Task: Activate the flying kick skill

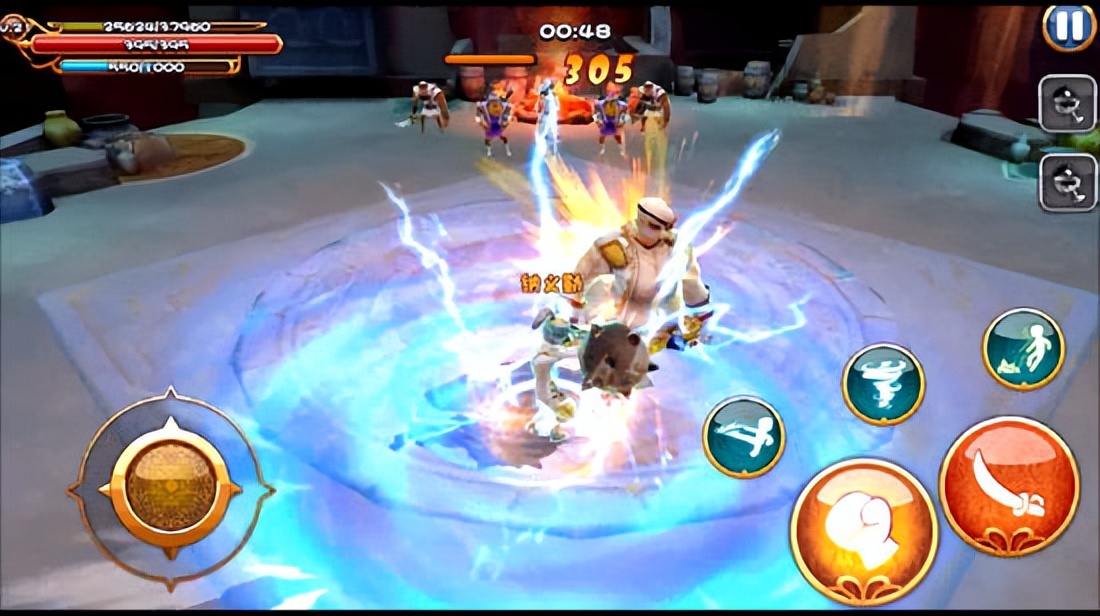Action: [744, 436]
